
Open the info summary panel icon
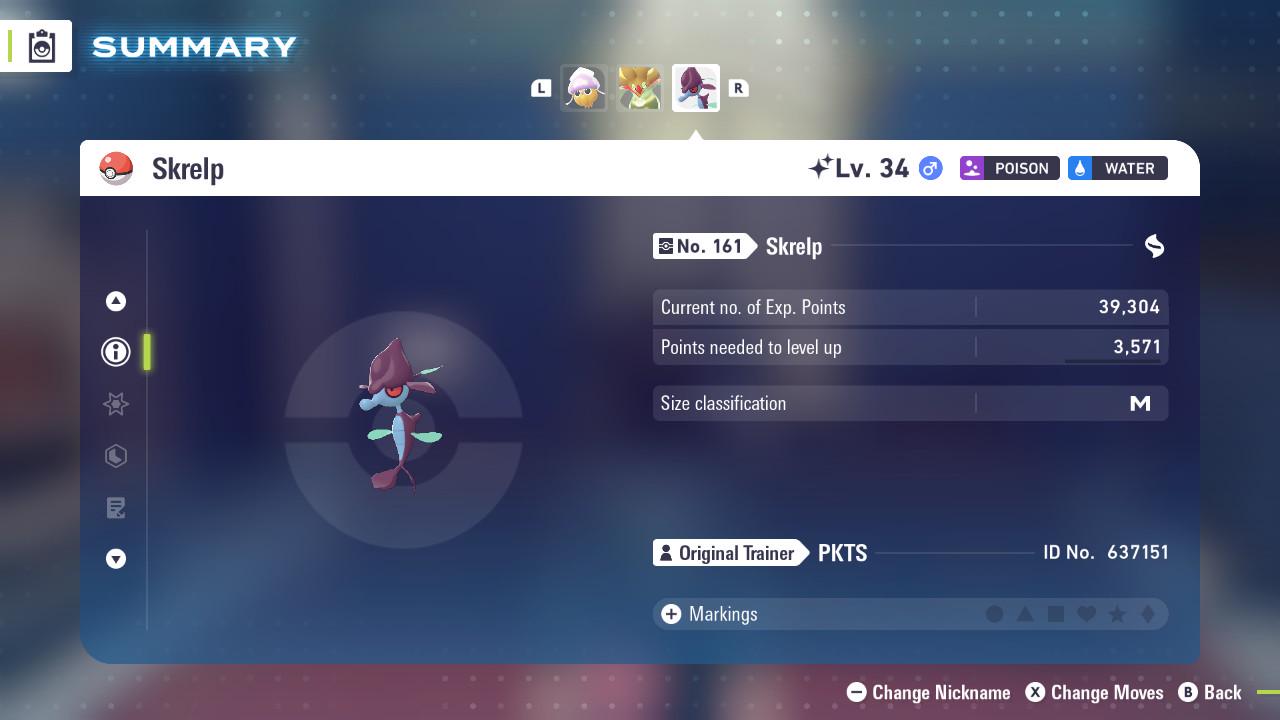115,352
